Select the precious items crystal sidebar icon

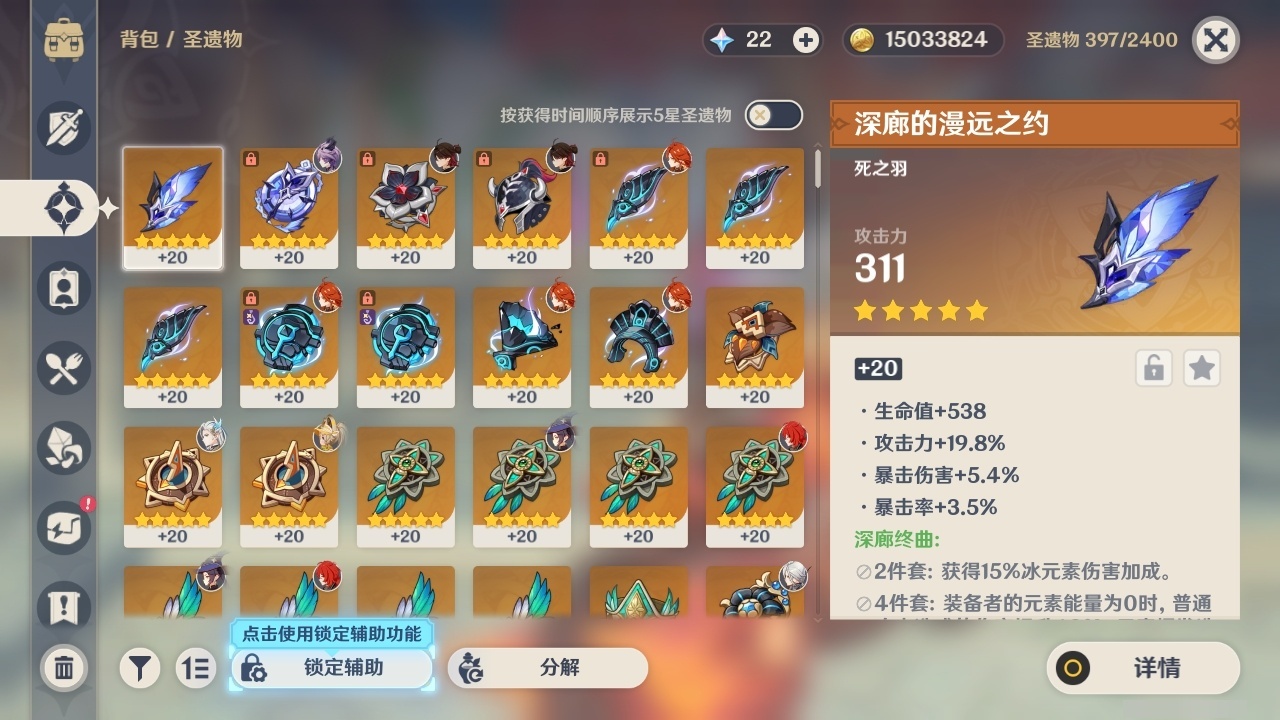click(x=63, y=447)
